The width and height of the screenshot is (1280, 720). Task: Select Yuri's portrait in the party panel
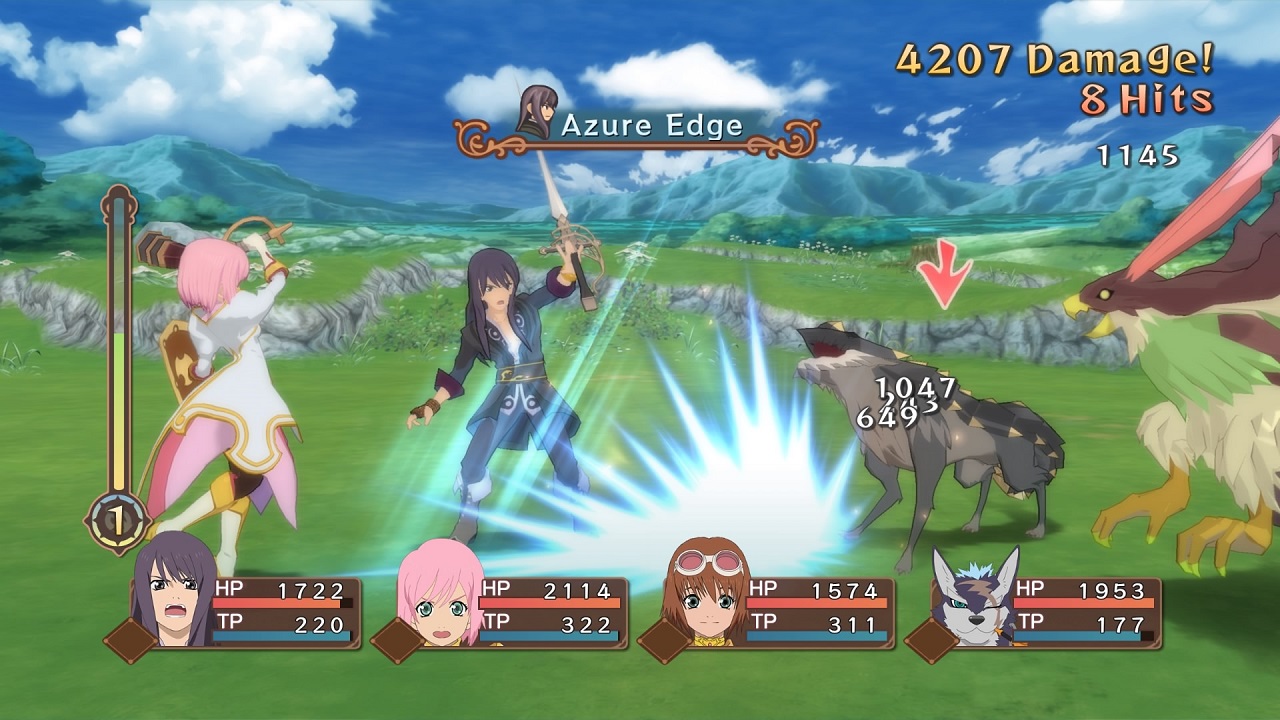pyautogui.click(x=174, y=592)
